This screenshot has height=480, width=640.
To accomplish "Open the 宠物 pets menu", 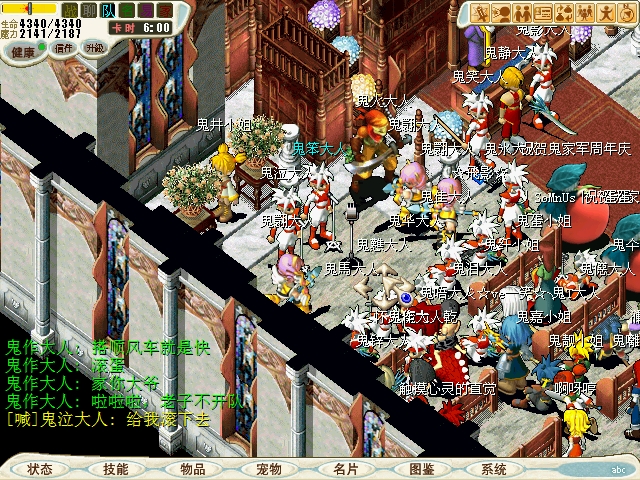I will tap(269, 469).
